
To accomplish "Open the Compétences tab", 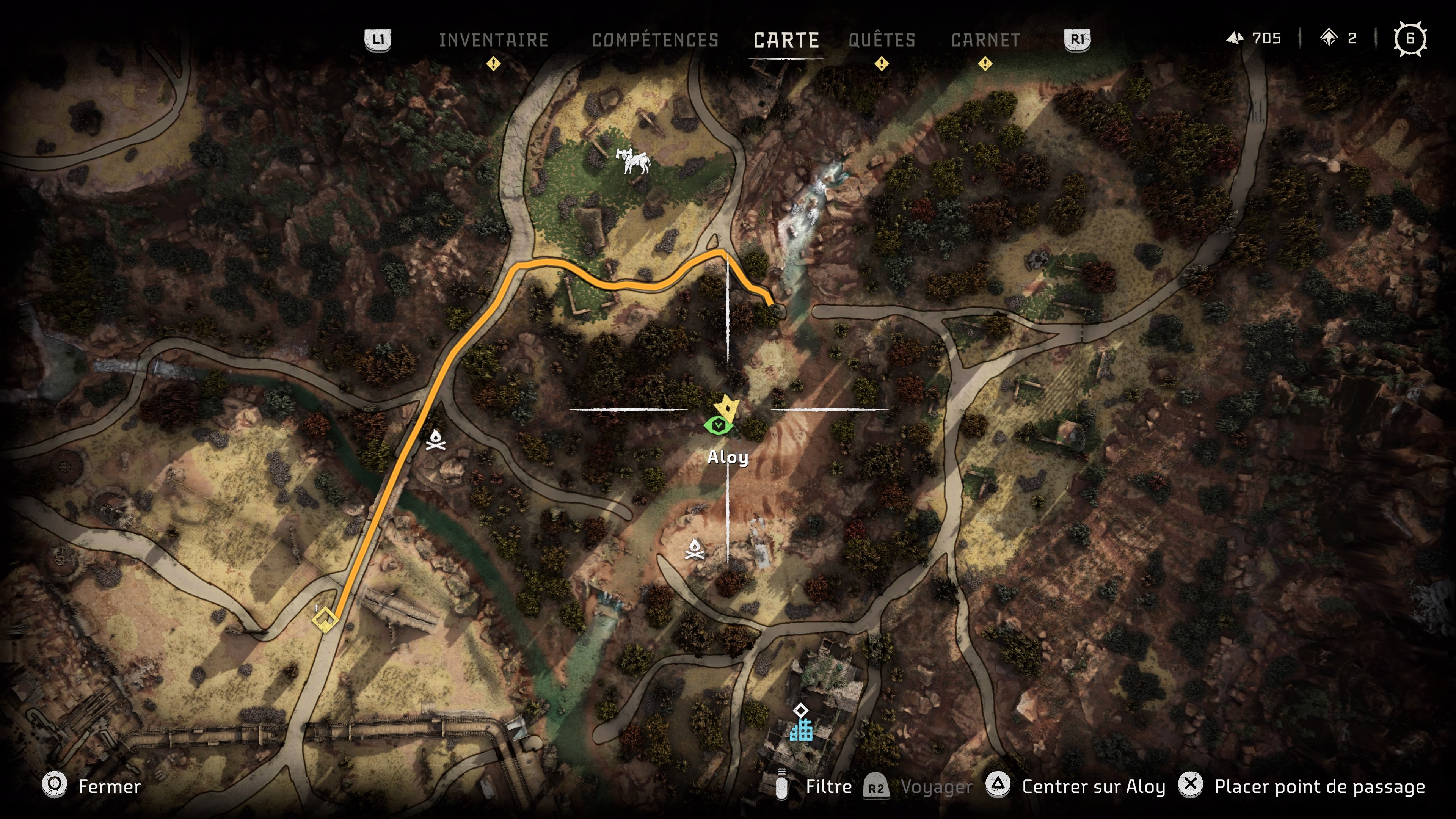I will pos(655,40).
